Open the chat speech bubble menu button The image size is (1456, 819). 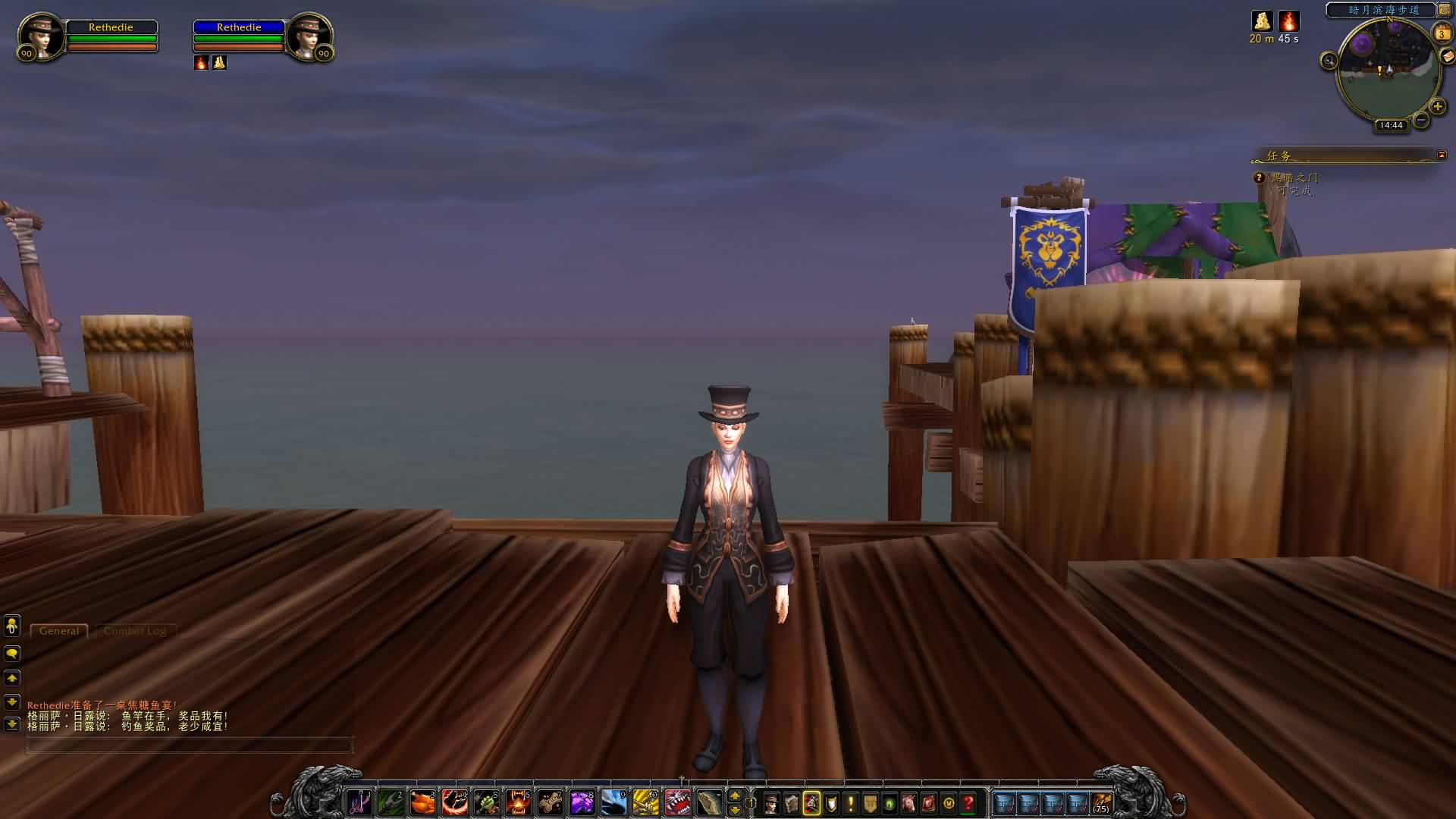click(x=12, y=654)
